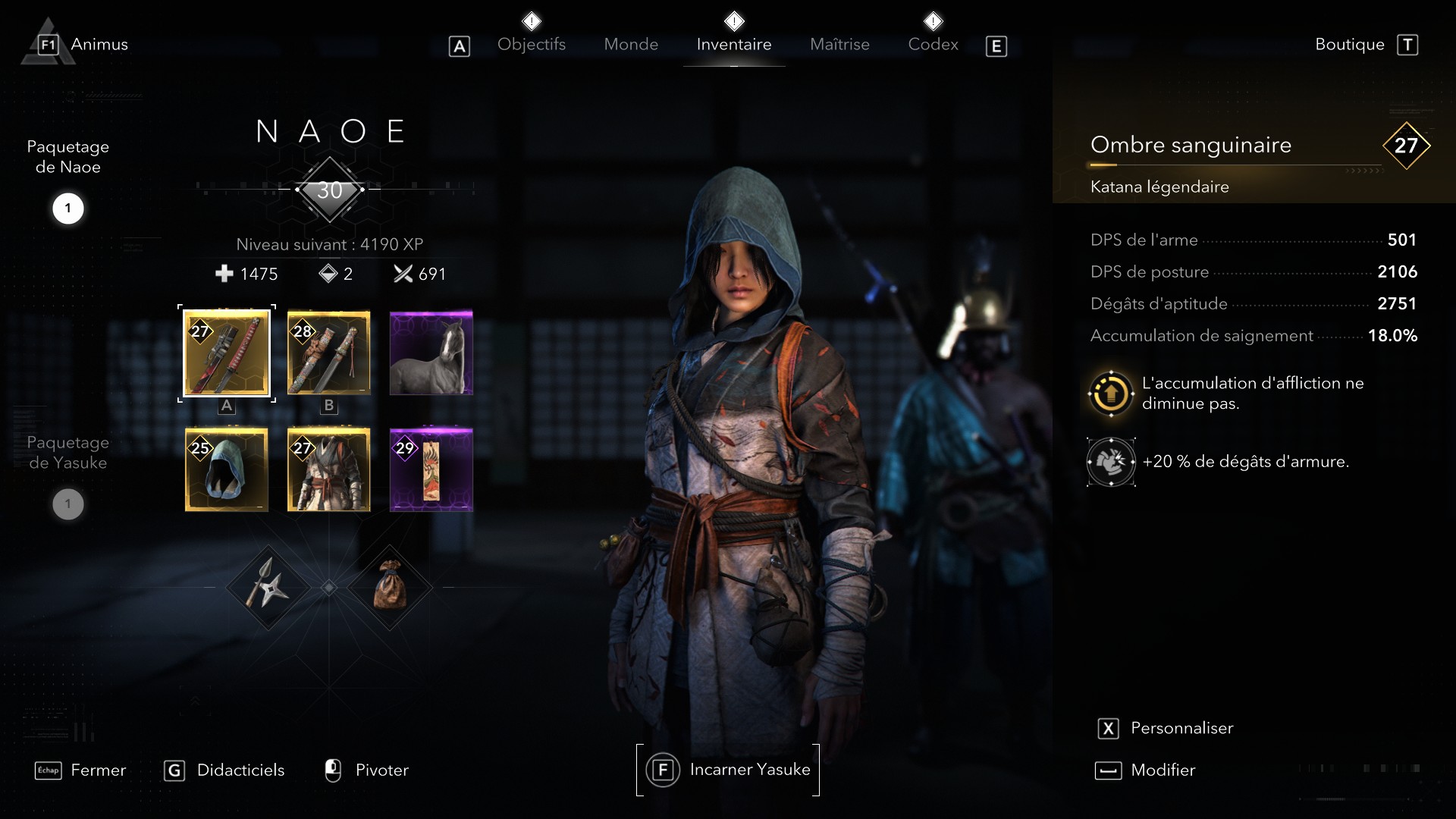Inspect the +20% armor damage perk icon
1456x819 pixels.
tap(1111, 461)
